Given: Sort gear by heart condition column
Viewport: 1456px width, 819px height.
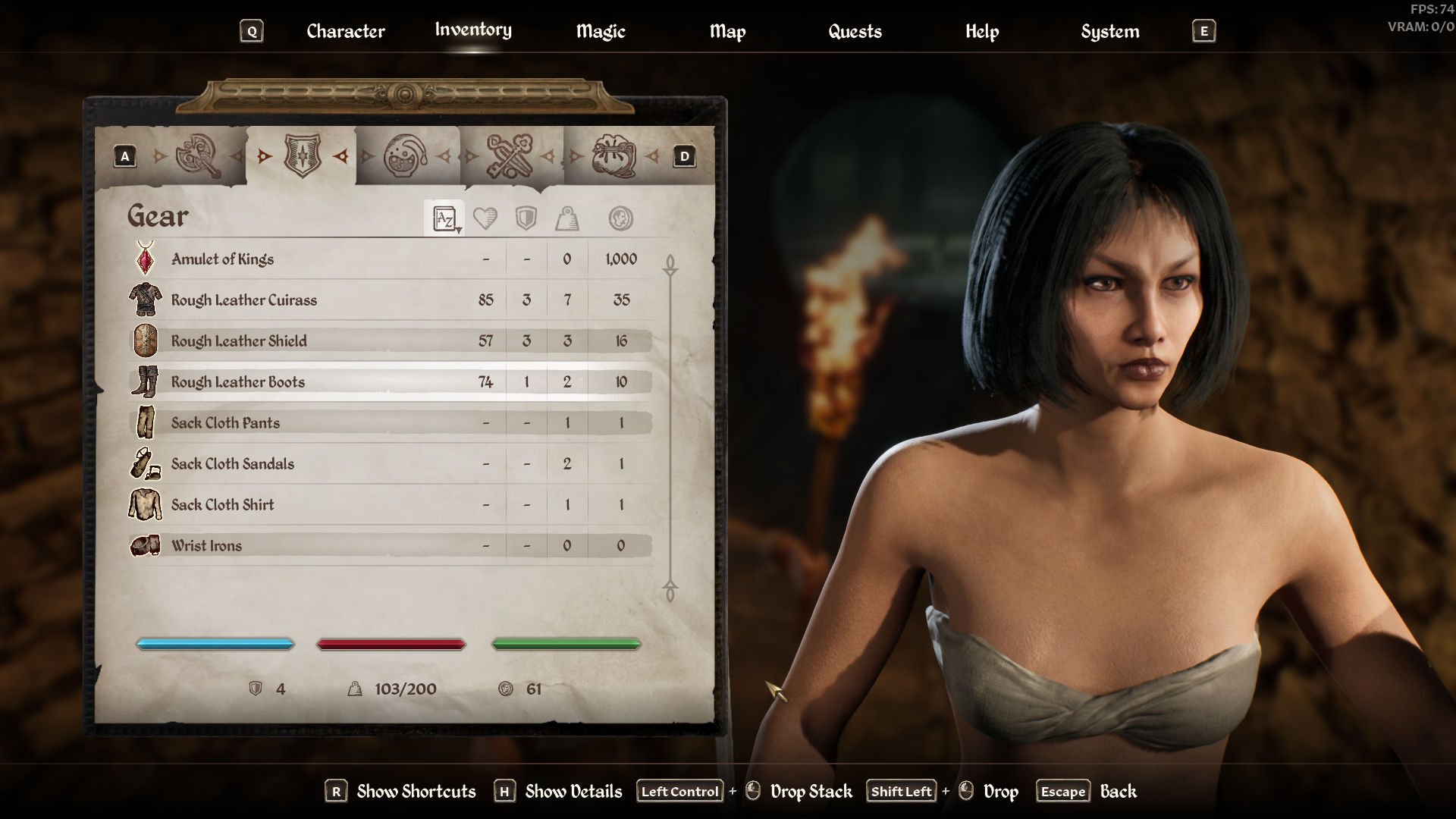Looking at the screenshot, I should click(485, 219).
